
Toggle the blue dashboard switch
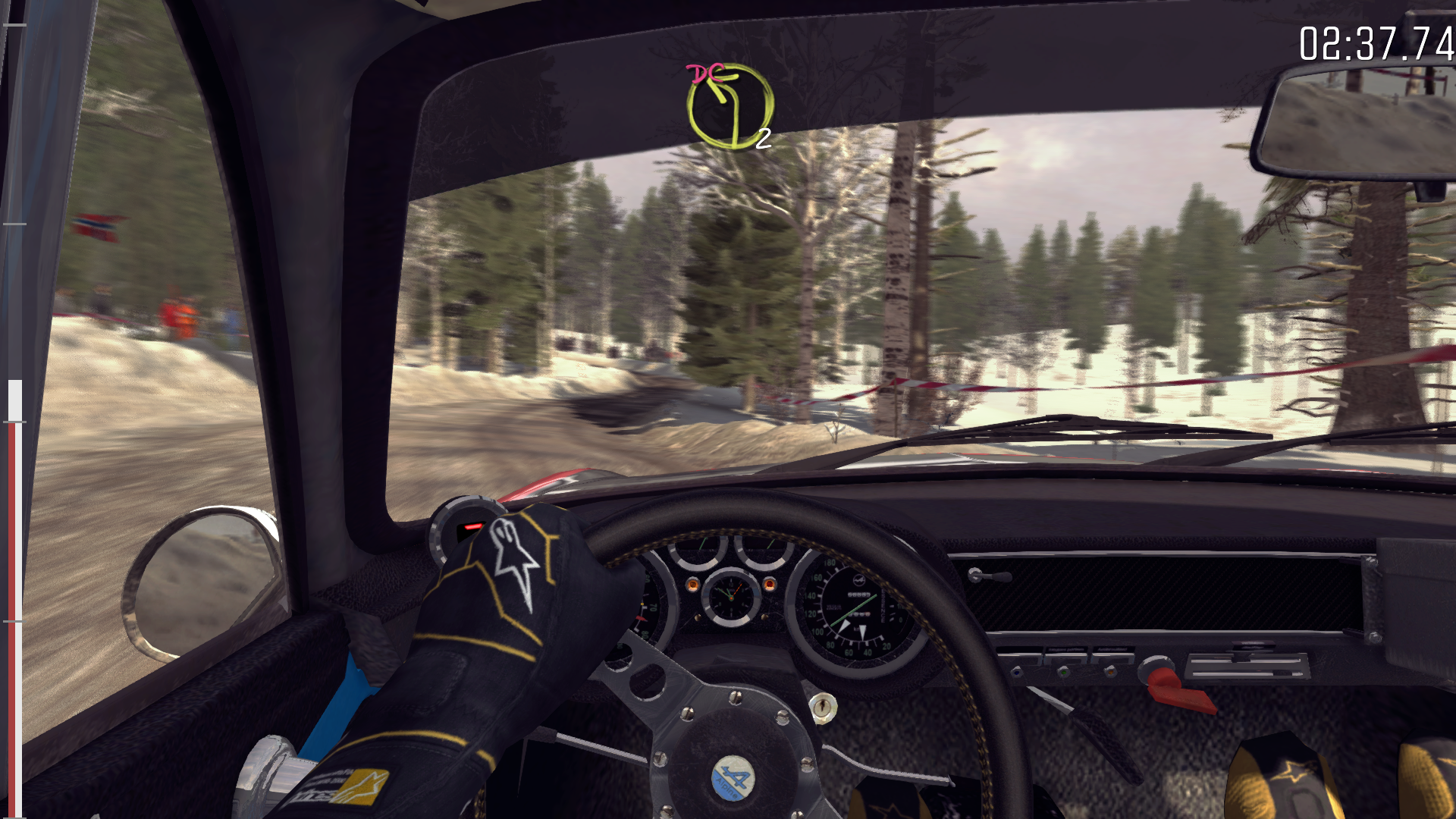tap(1017, 672)
